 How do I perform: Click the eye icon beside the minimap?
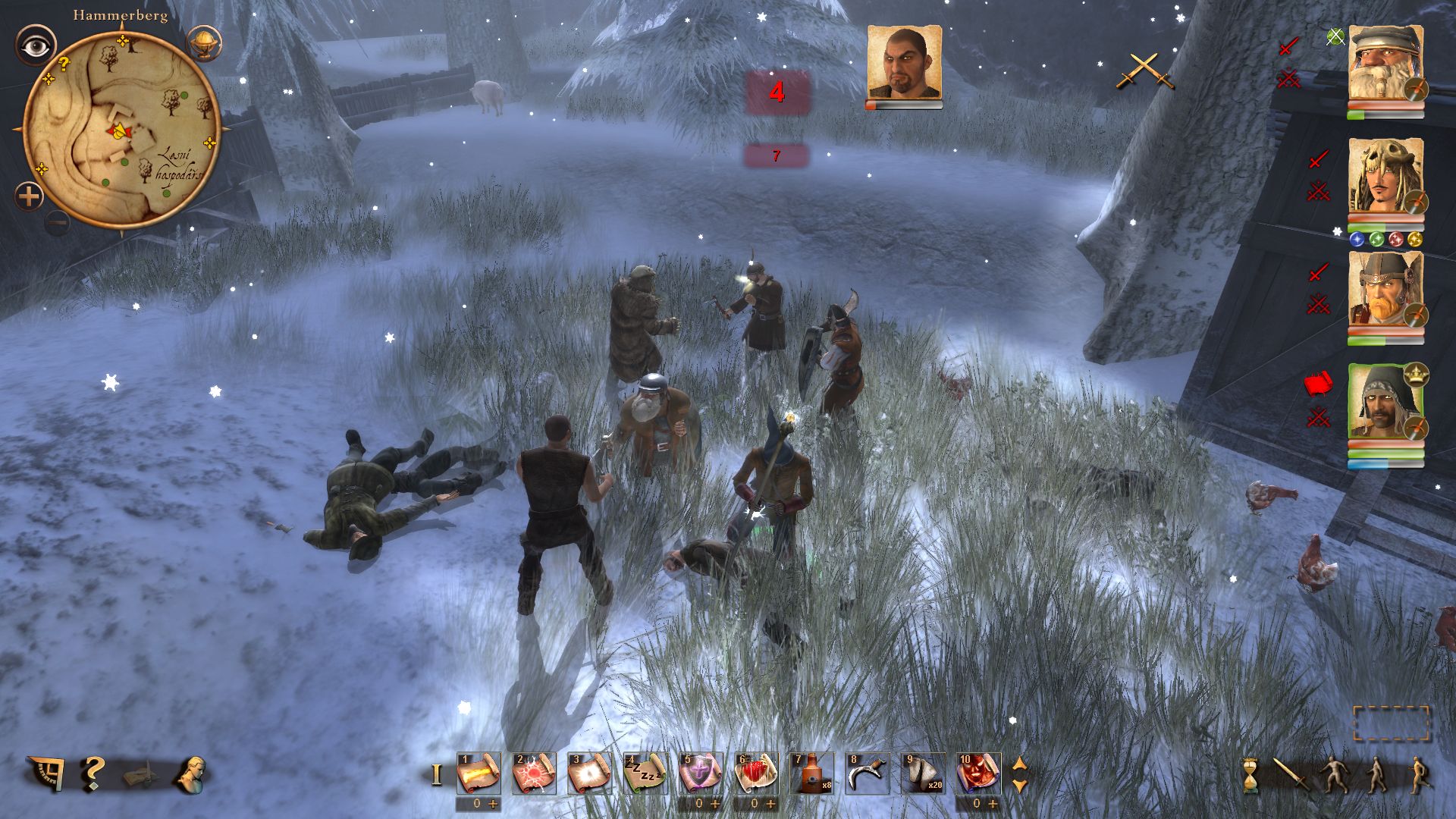[36, 46]
